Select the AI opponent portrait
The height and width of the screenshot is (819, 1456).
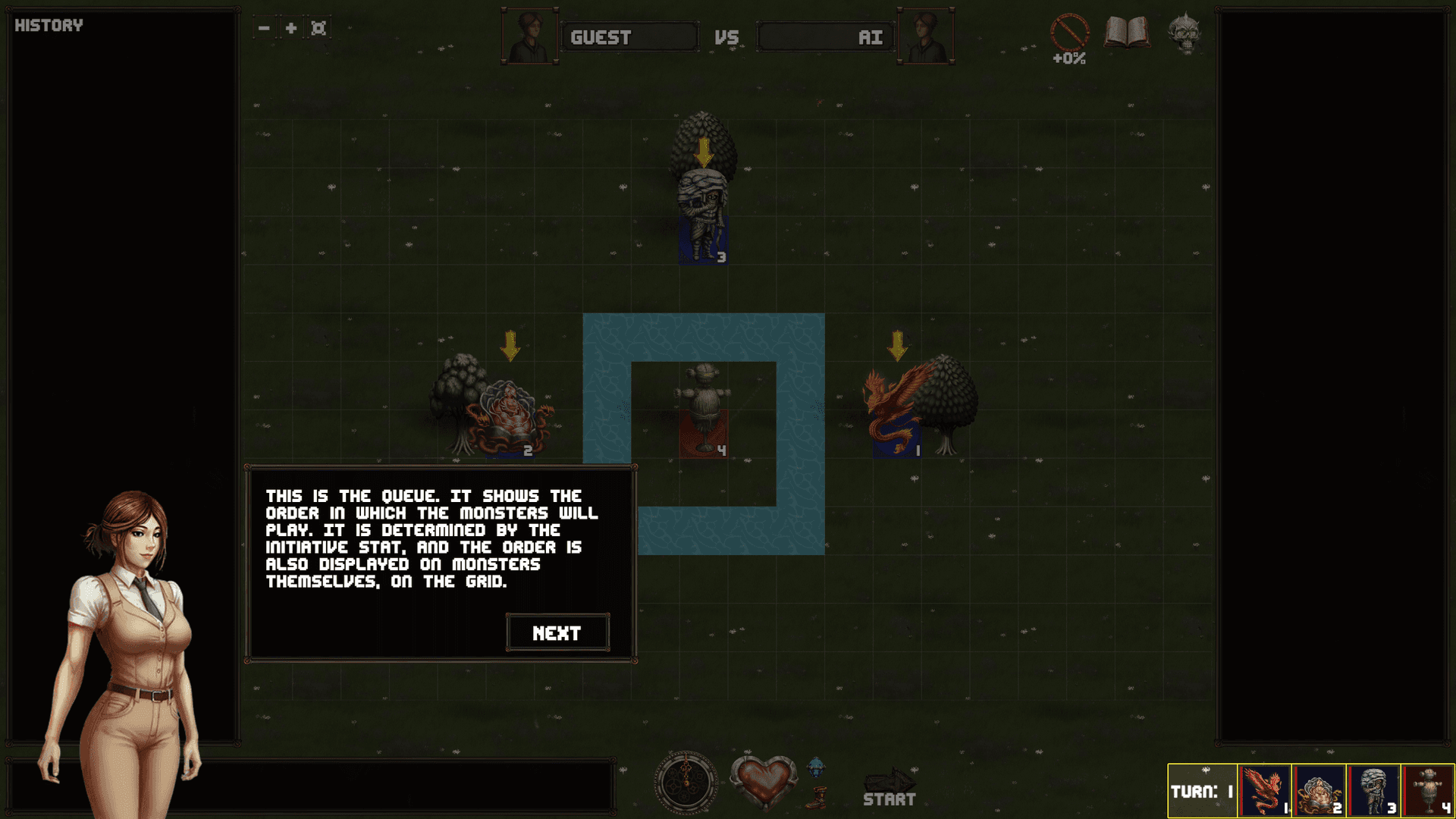click(926, 36)
